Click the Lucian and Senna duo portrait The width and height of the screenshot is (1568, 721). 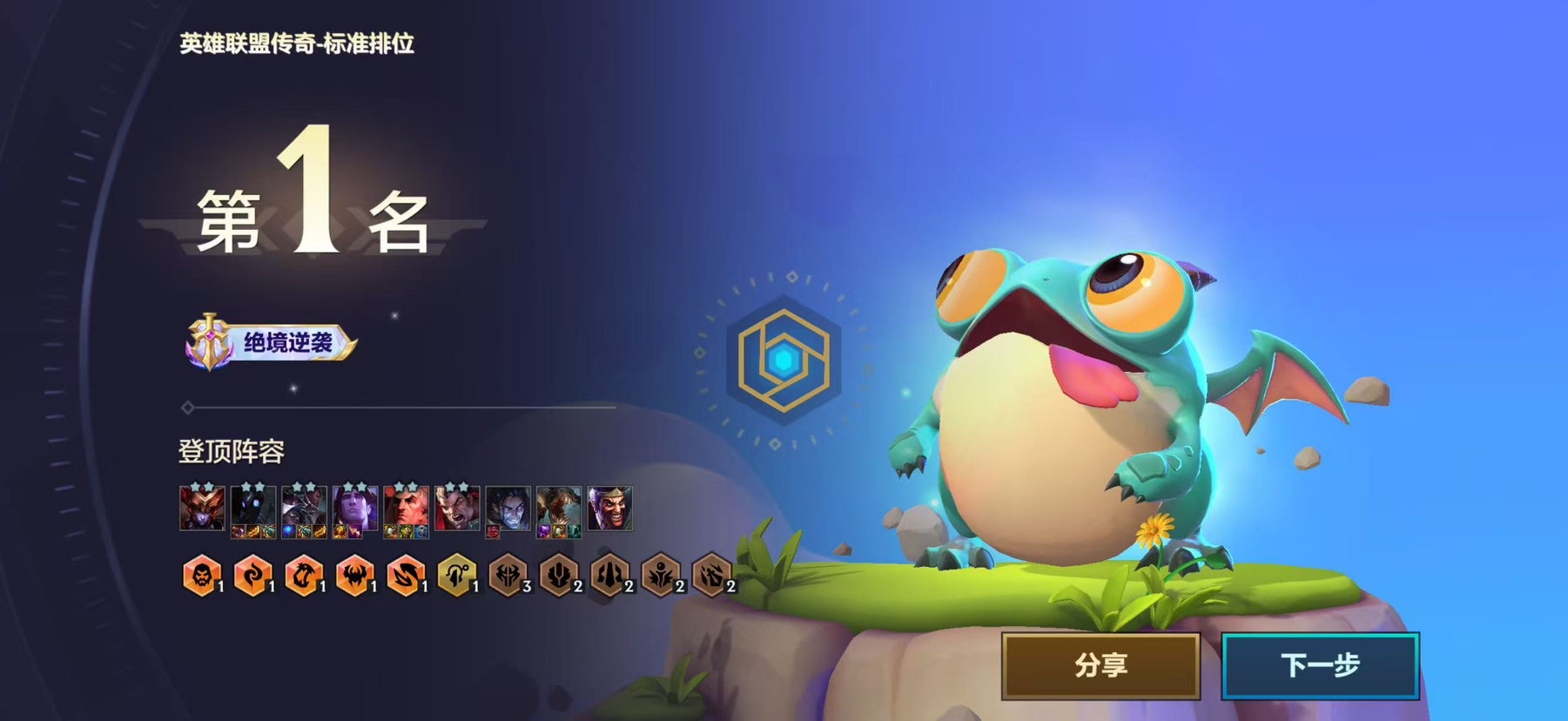coord(304,509)
